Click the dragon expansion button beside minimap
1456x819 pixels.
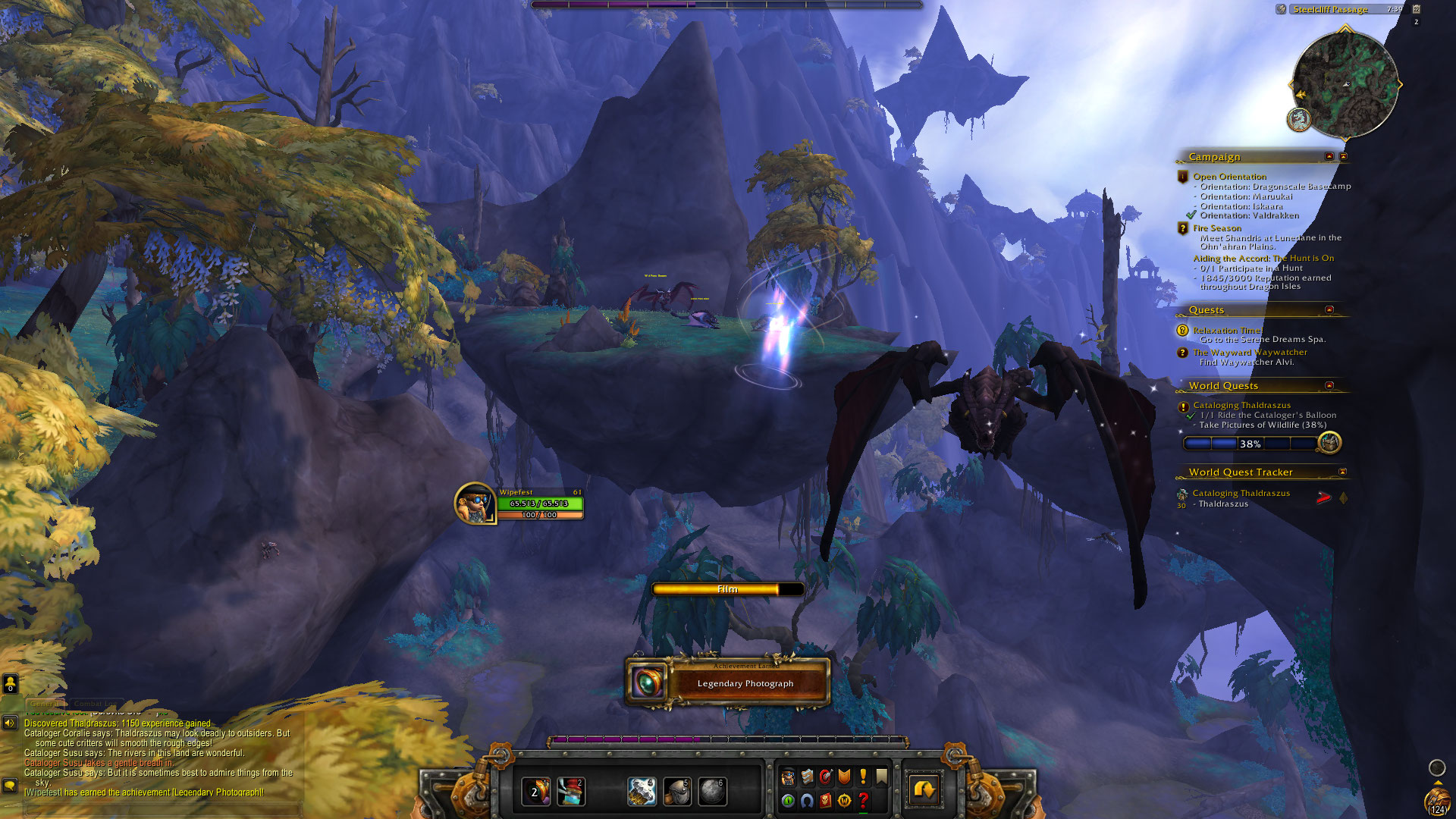pyautogui.click(x=1299, y=119)
